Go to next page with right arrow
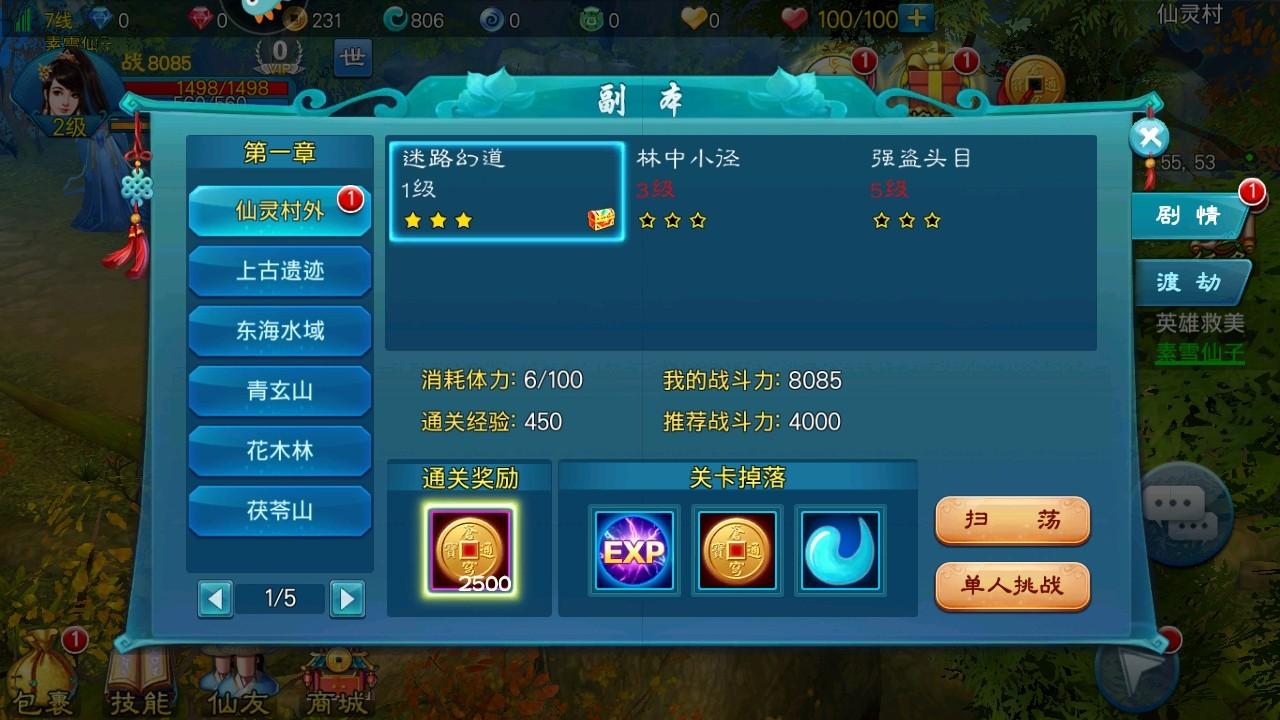 (347, 597)
